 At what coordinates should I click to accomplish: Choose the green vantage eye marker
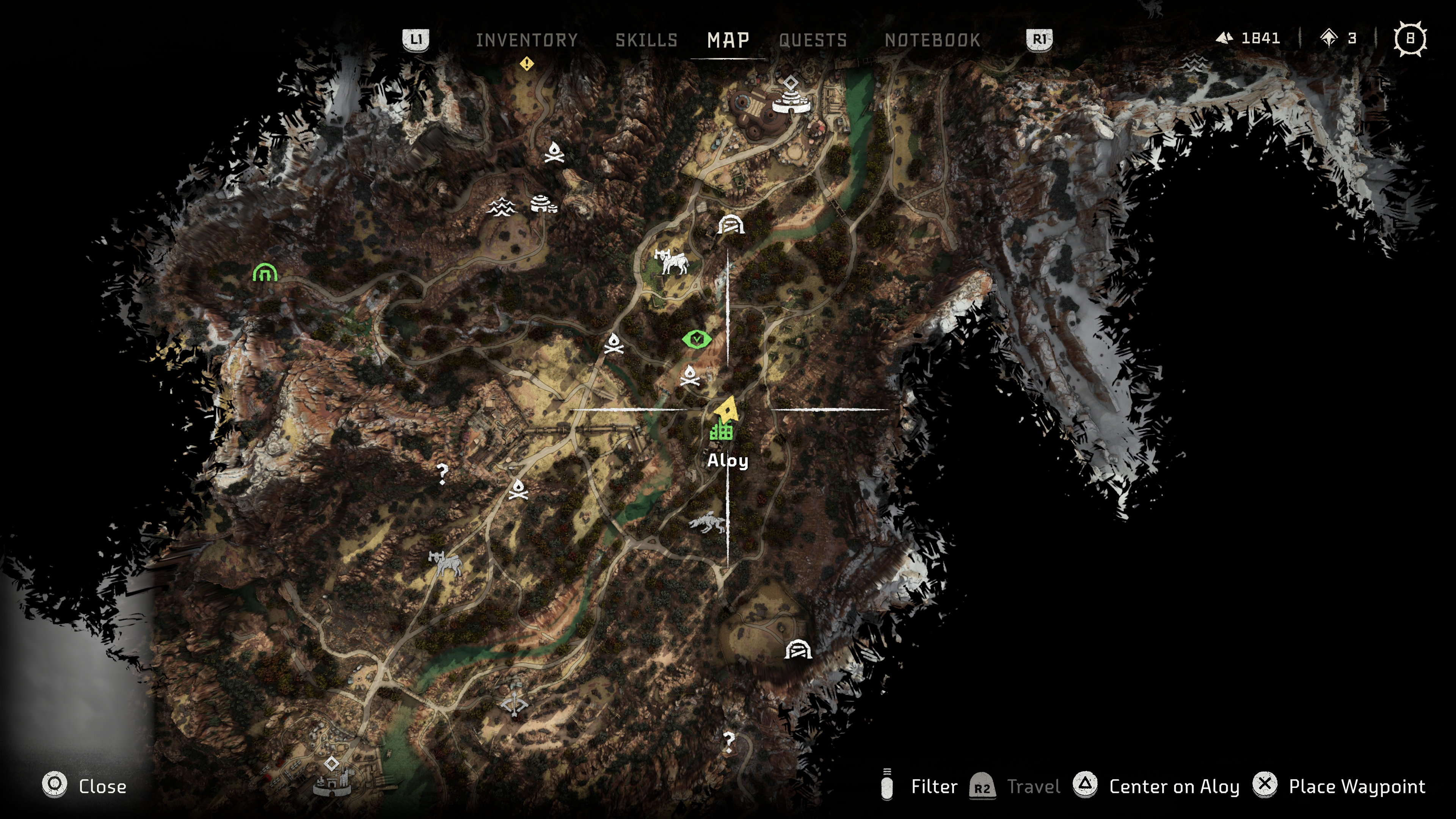tap(697, 339)
